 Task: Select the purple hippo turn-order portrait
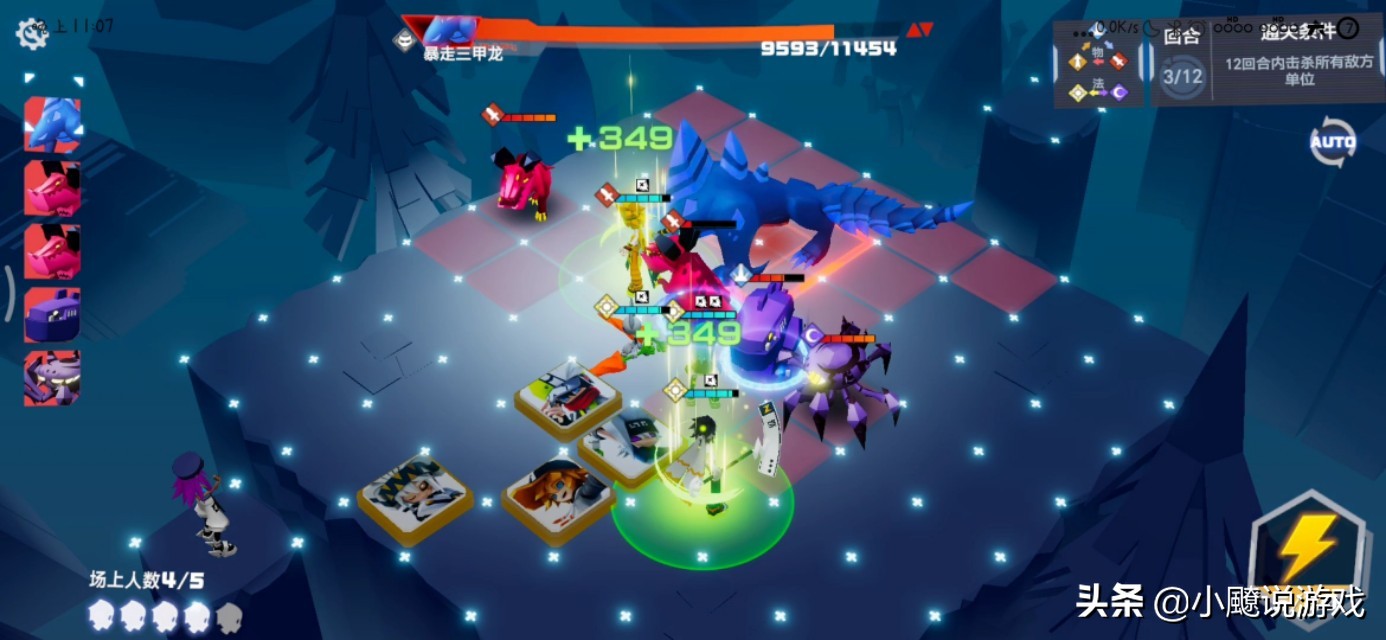click(52, 314)
